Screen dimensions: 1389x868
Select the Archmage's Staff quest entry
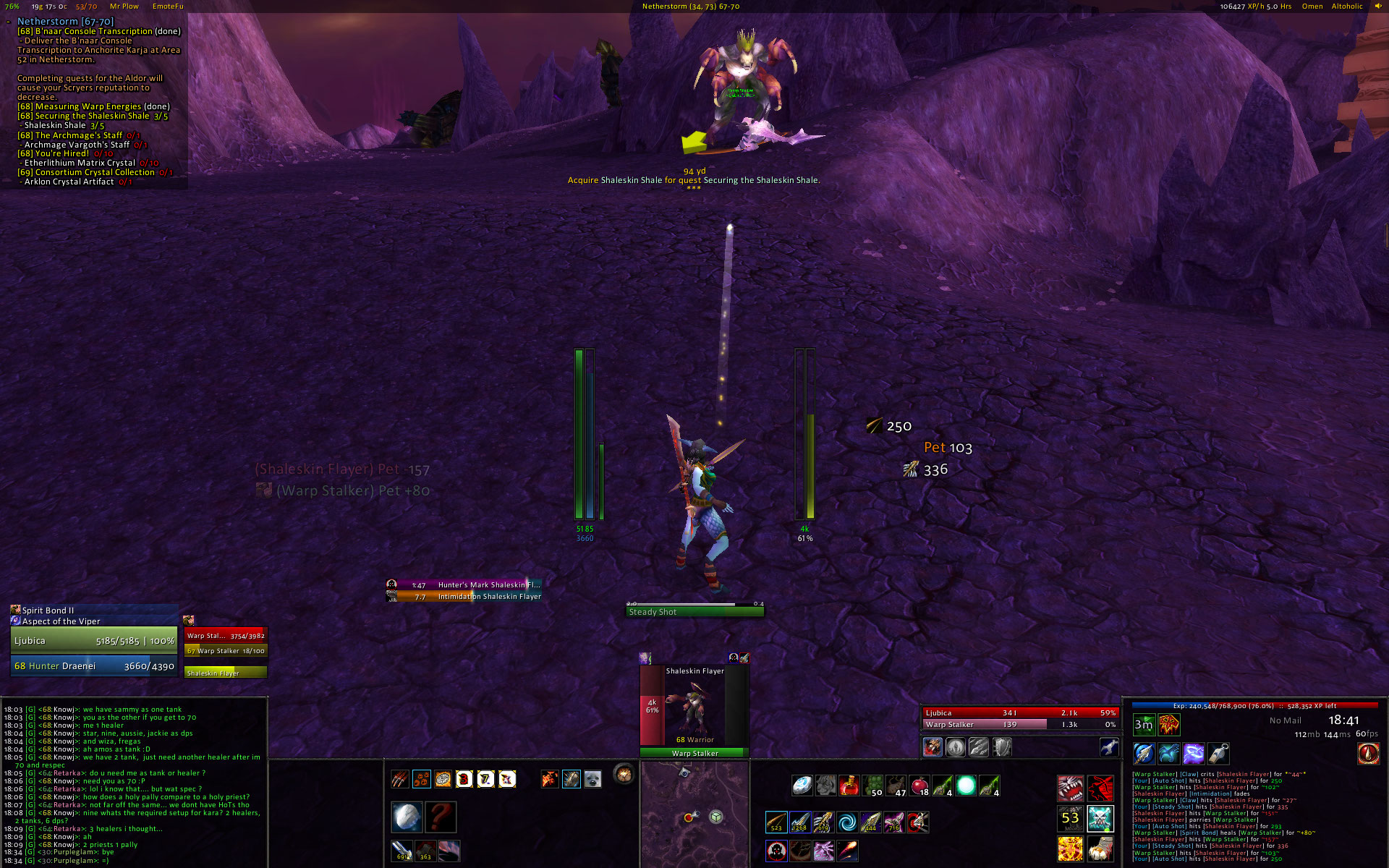tap(78, 135)
